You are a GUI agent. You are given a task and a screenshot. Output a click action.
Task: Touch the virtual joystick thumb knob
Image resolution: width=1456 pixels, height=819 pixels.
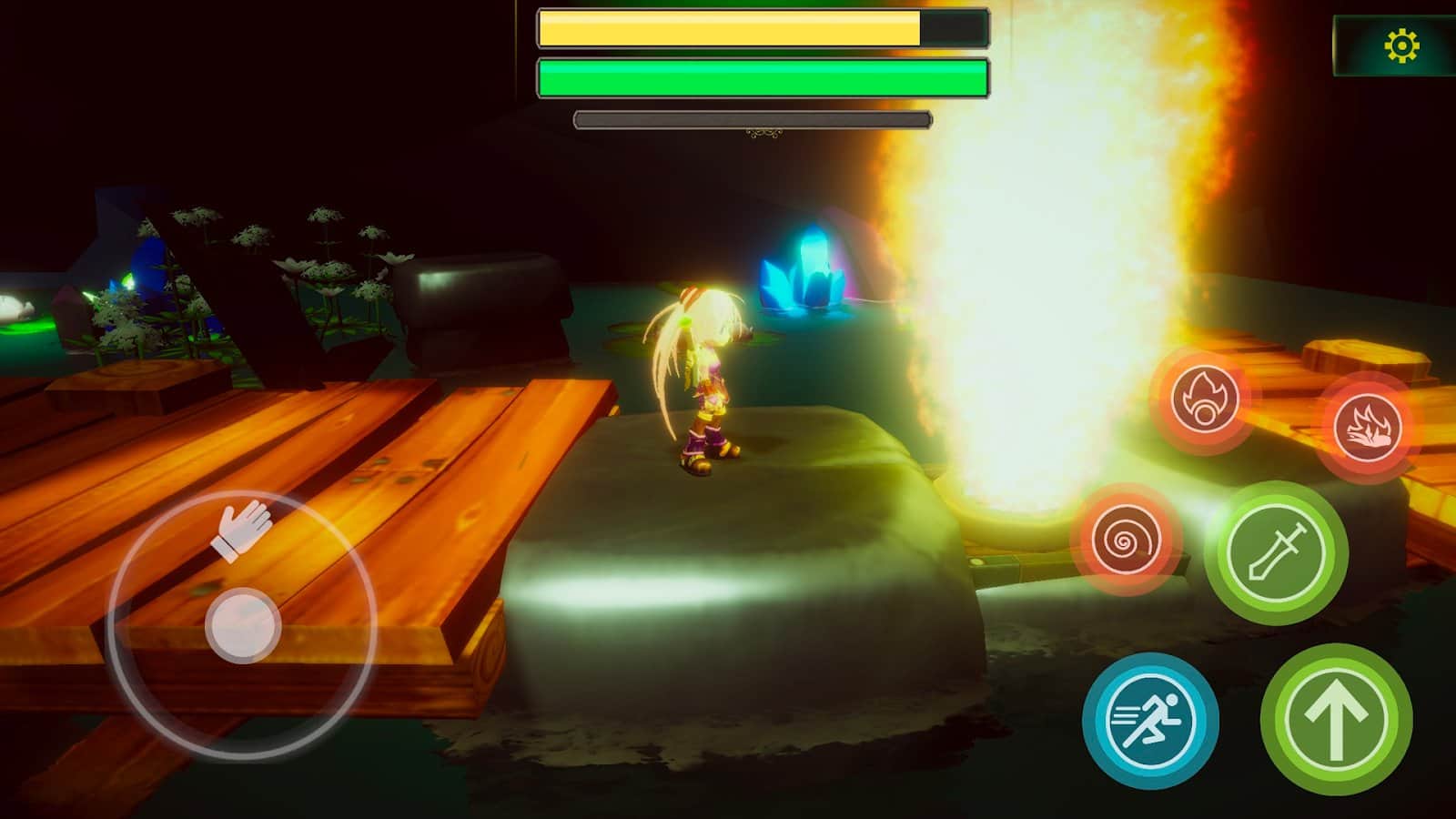(243, 624)
